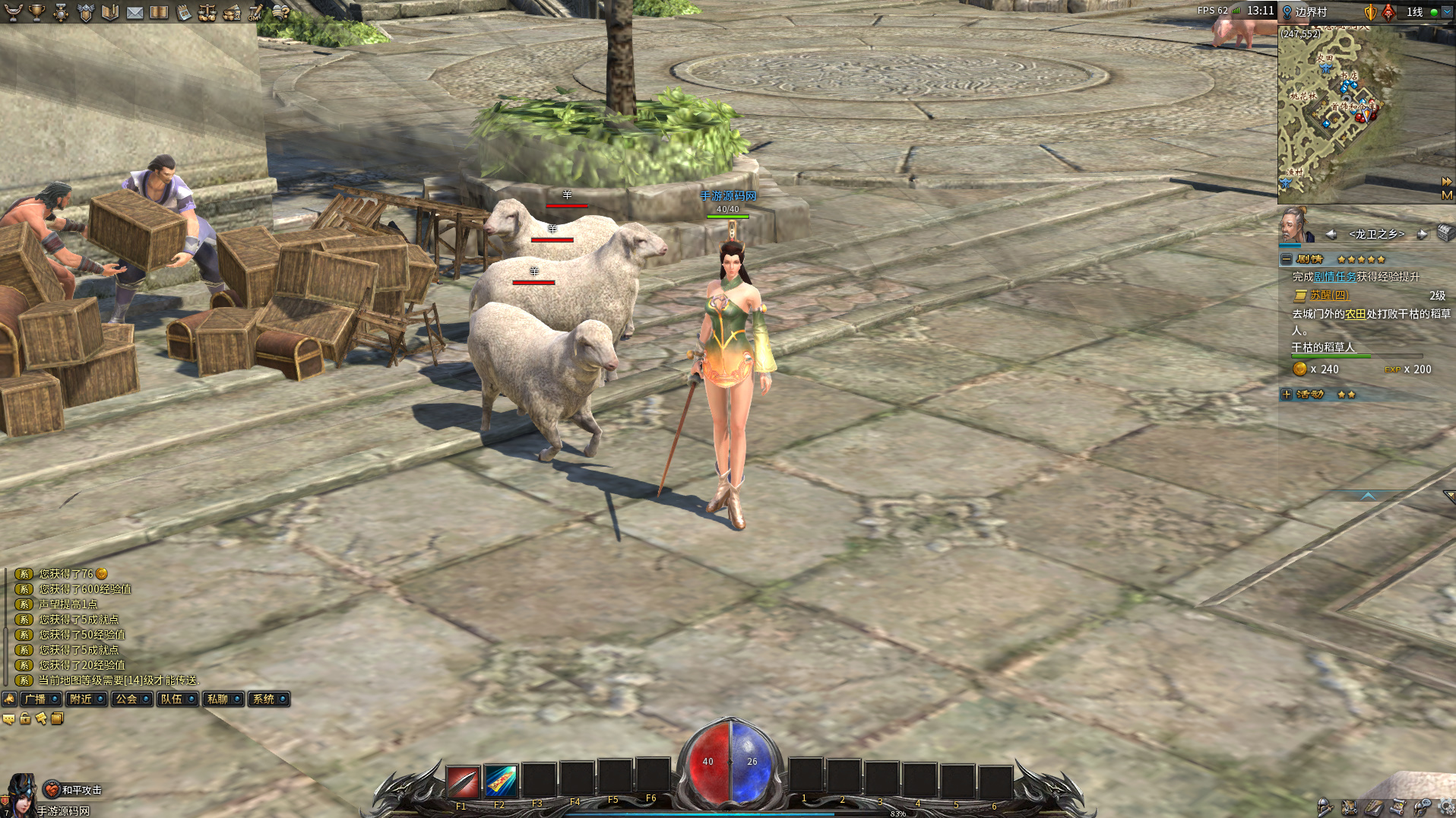Screen dimensions: 1456x818
Task: Follow the 农田 quest location link
Action: 1355,314
